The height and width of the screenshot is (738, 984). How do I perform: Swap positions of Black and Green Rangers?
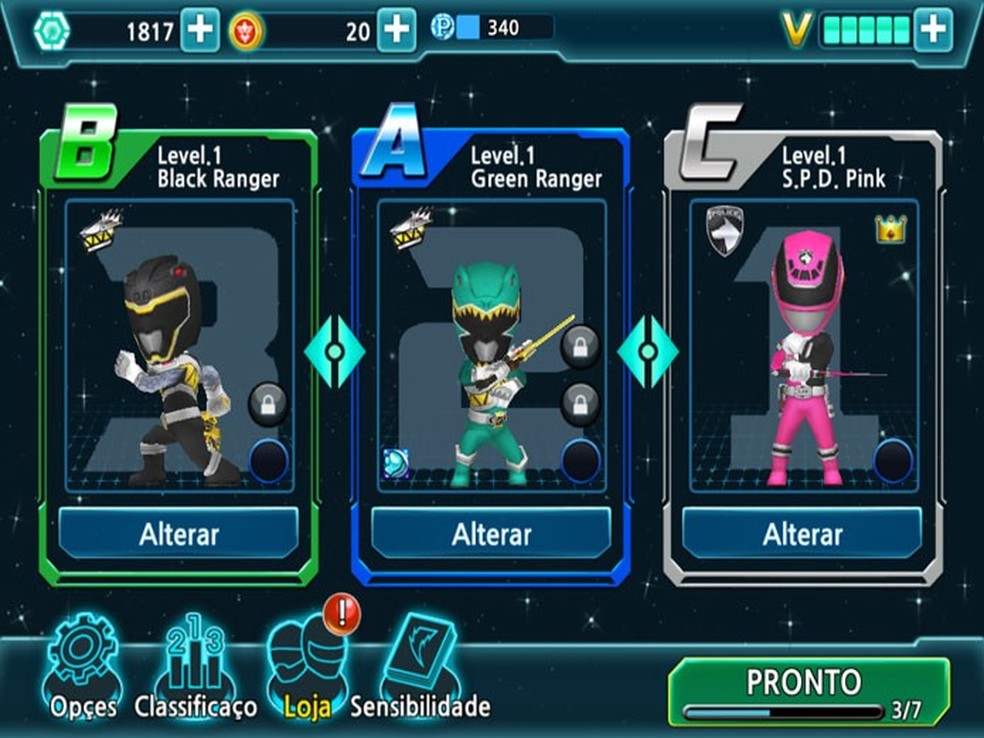tap(334, 353)
